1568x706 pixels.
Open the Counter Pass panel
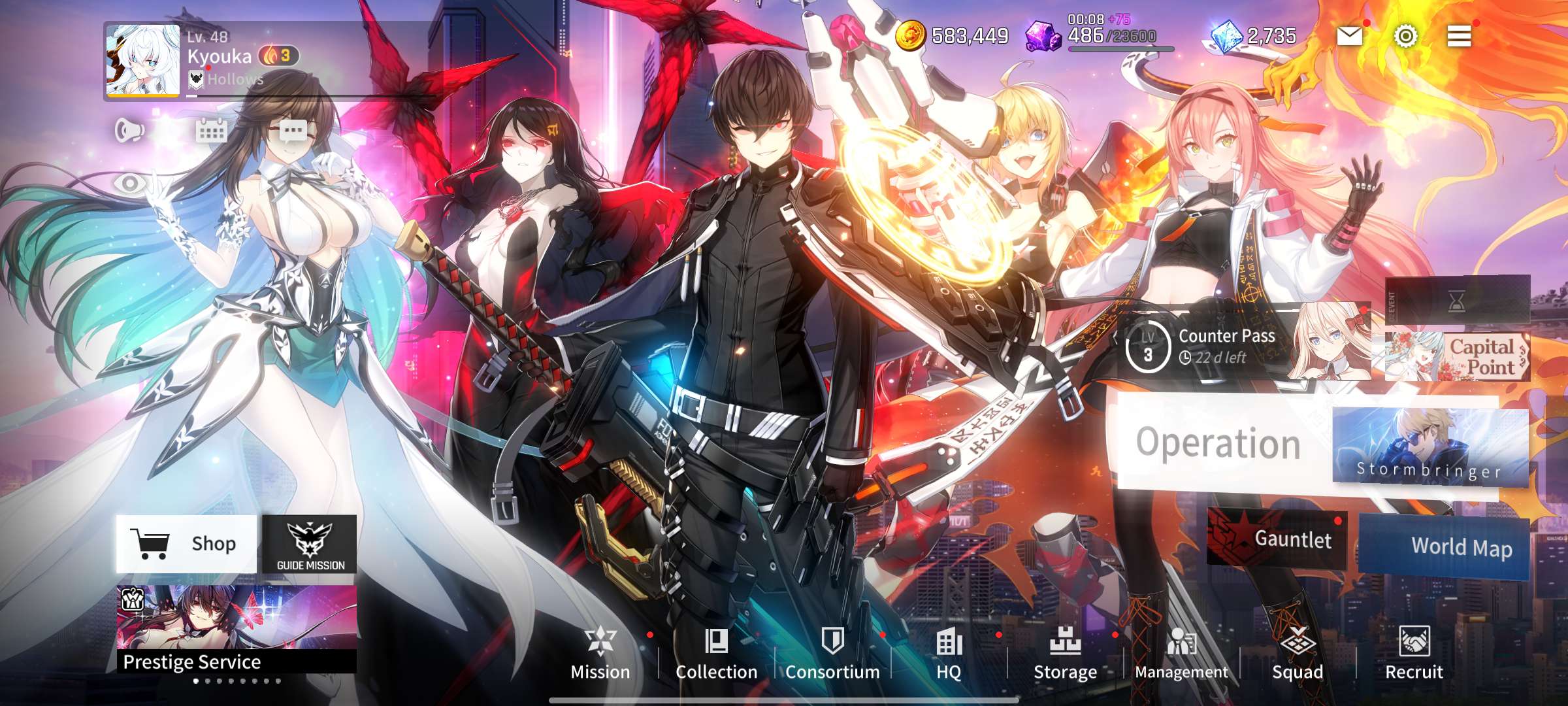[1209, 346]
